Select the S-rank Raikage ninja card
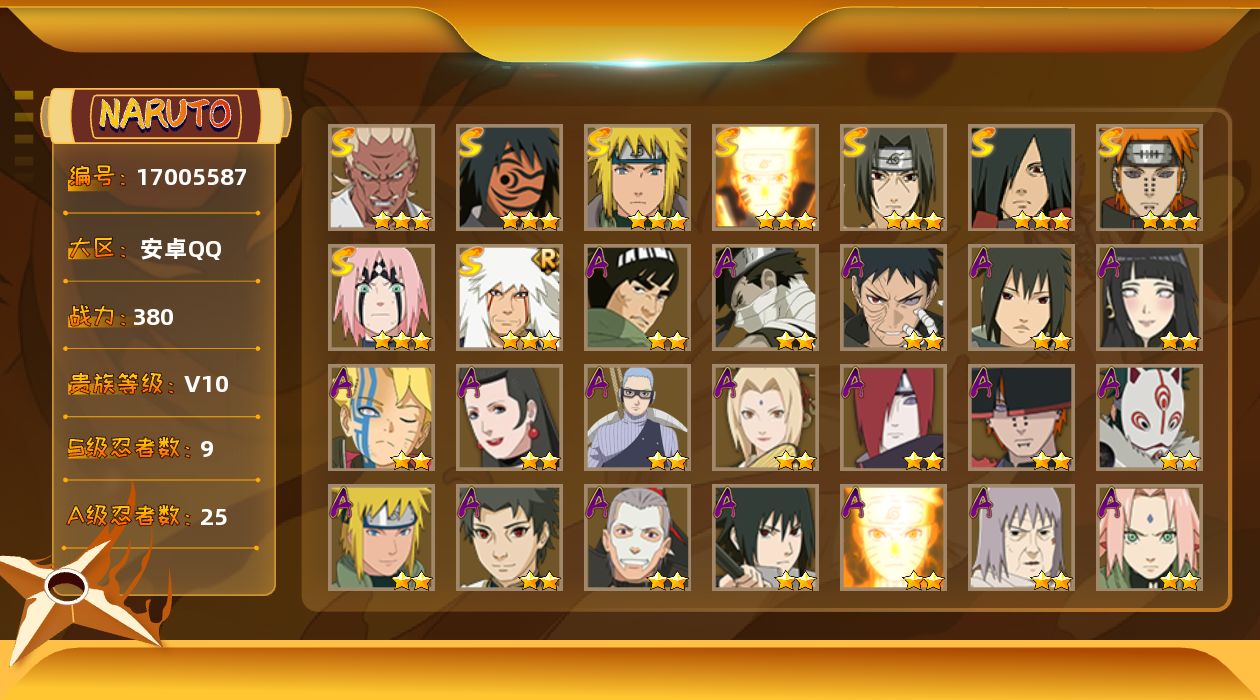Viewport: 1260px width, 700px height. pos(381,177)
